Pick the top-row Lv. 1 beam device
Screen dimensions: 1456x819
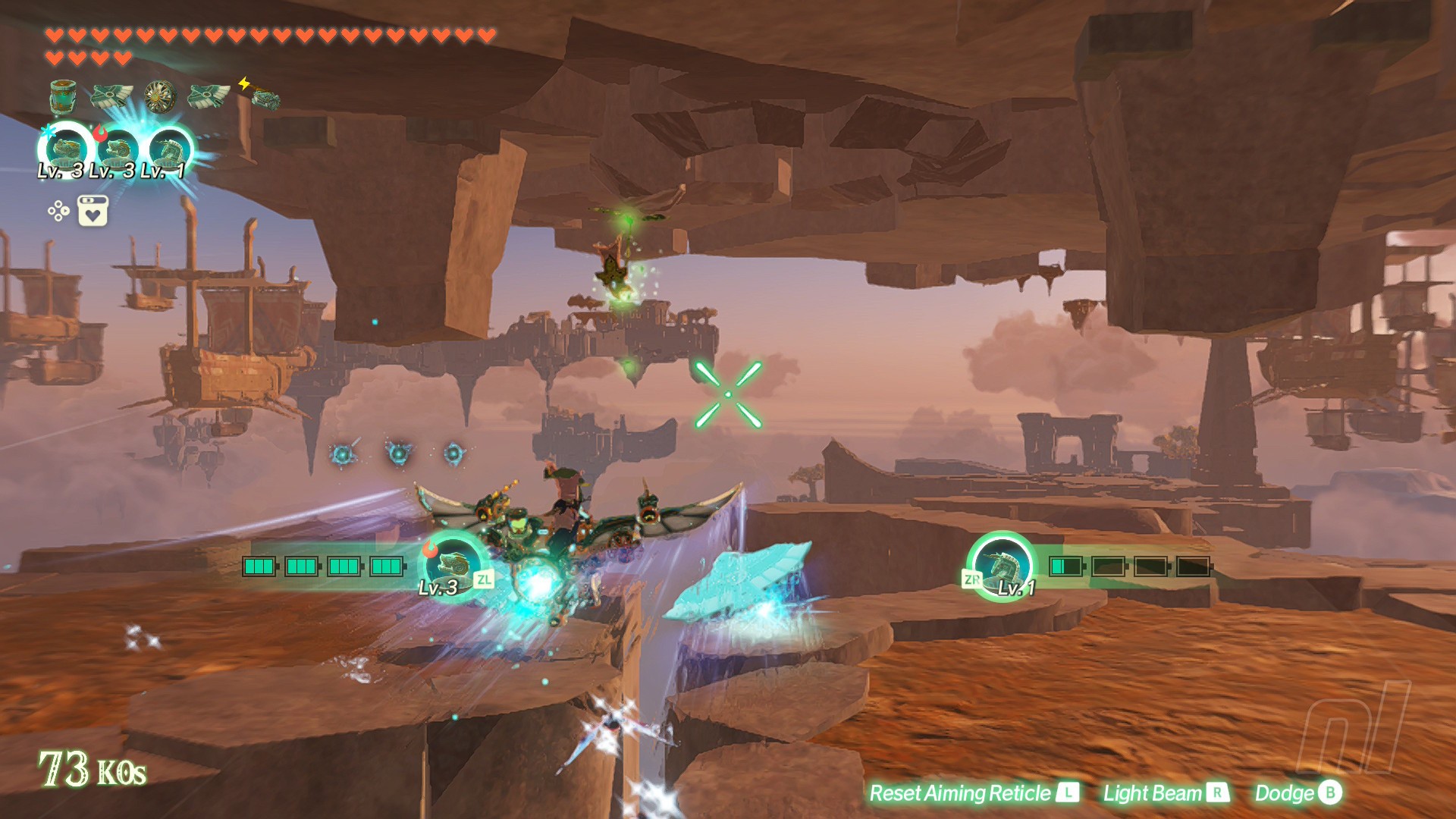[169, 149]
